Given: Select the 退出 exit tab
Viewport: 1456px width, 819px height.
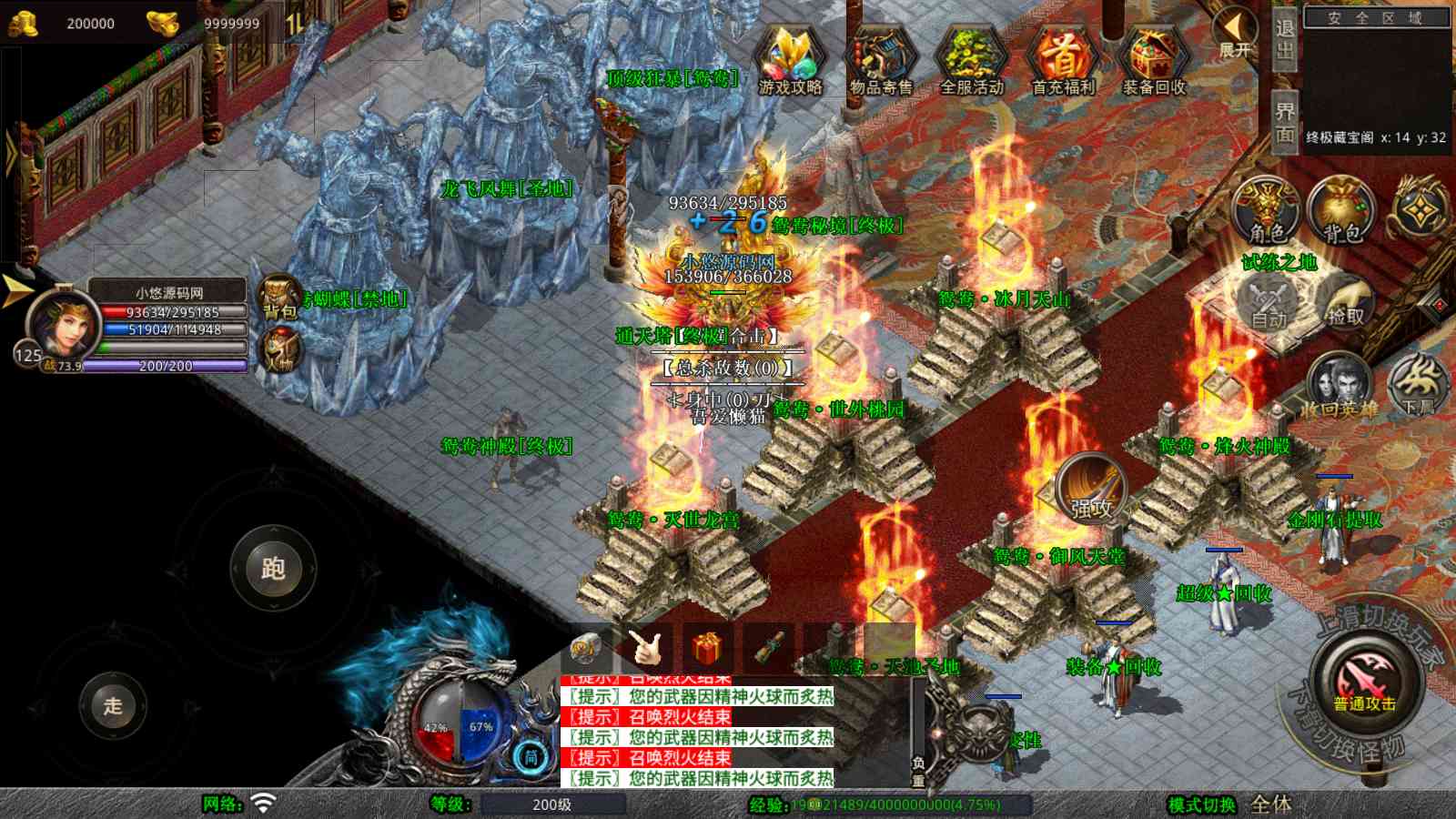Looking at the screenshot, I should (1284, 40).
